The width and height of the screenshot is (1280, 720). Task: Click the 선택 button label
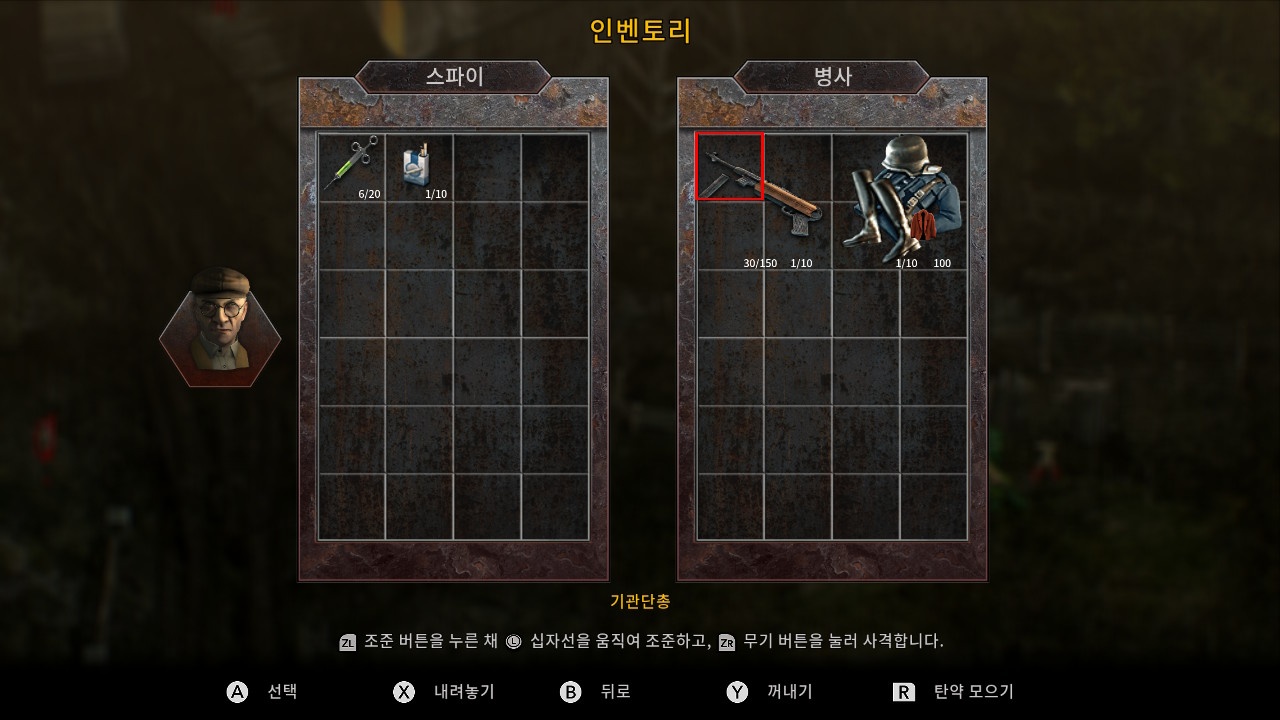[x=283, y=691]
